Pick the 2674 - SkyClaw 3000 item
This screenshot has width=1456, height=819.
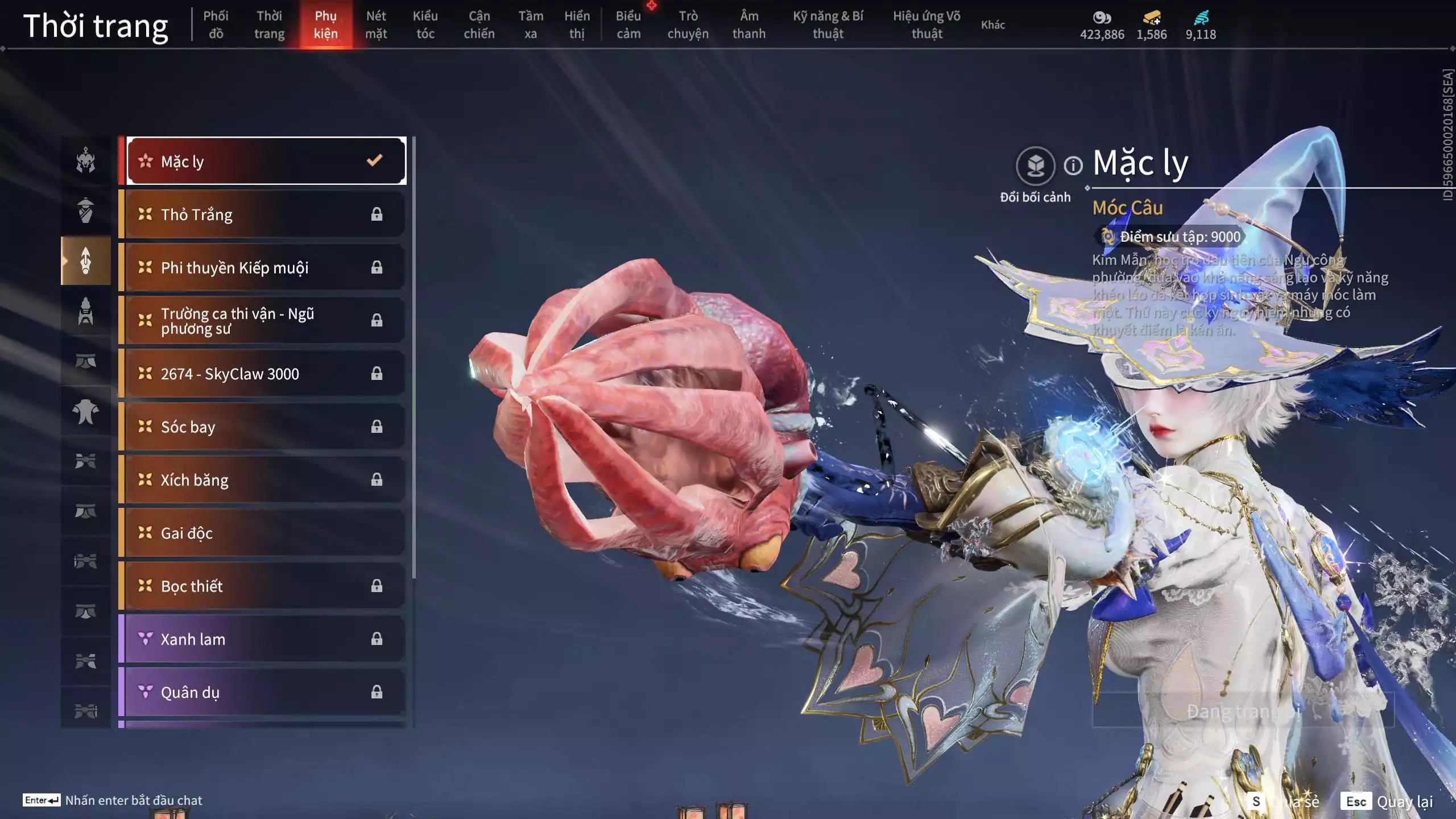coord(266,374)
